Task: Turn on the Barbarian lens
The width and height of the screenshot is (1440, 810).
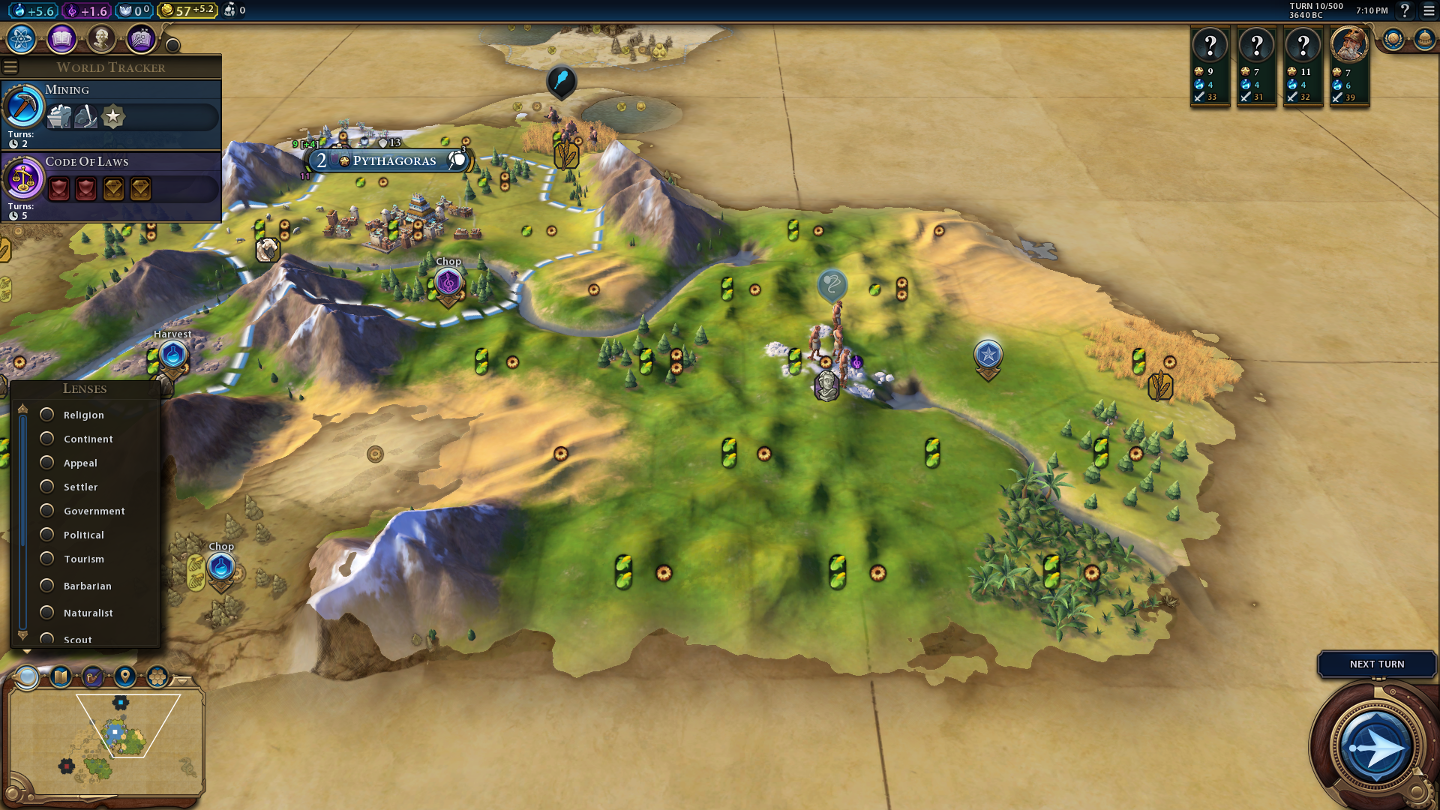Action: 47,586
